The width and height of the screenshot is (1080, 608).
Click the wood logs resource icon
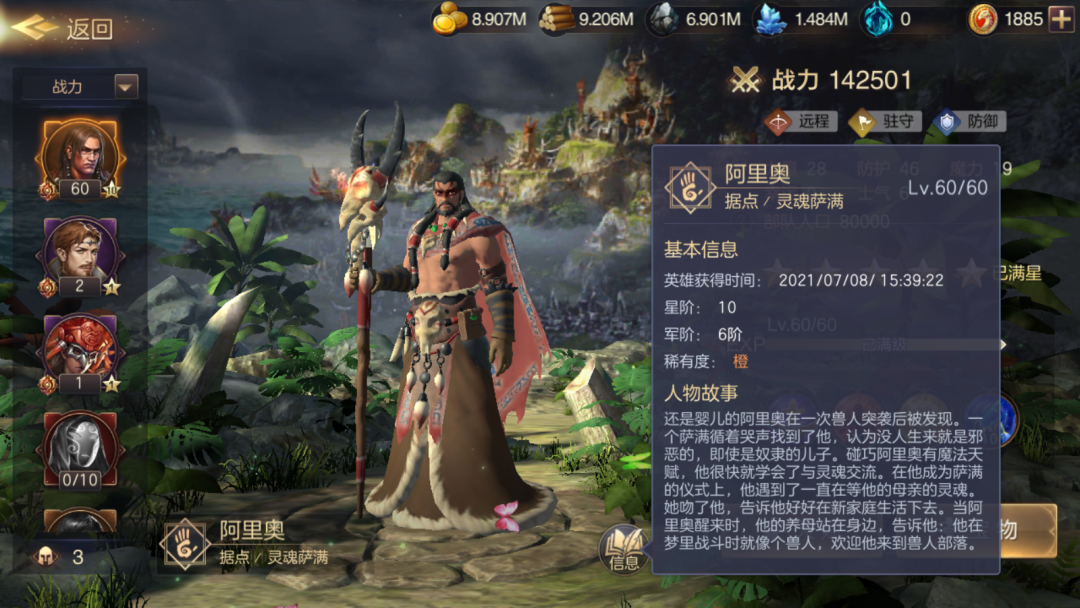point(558,19)
